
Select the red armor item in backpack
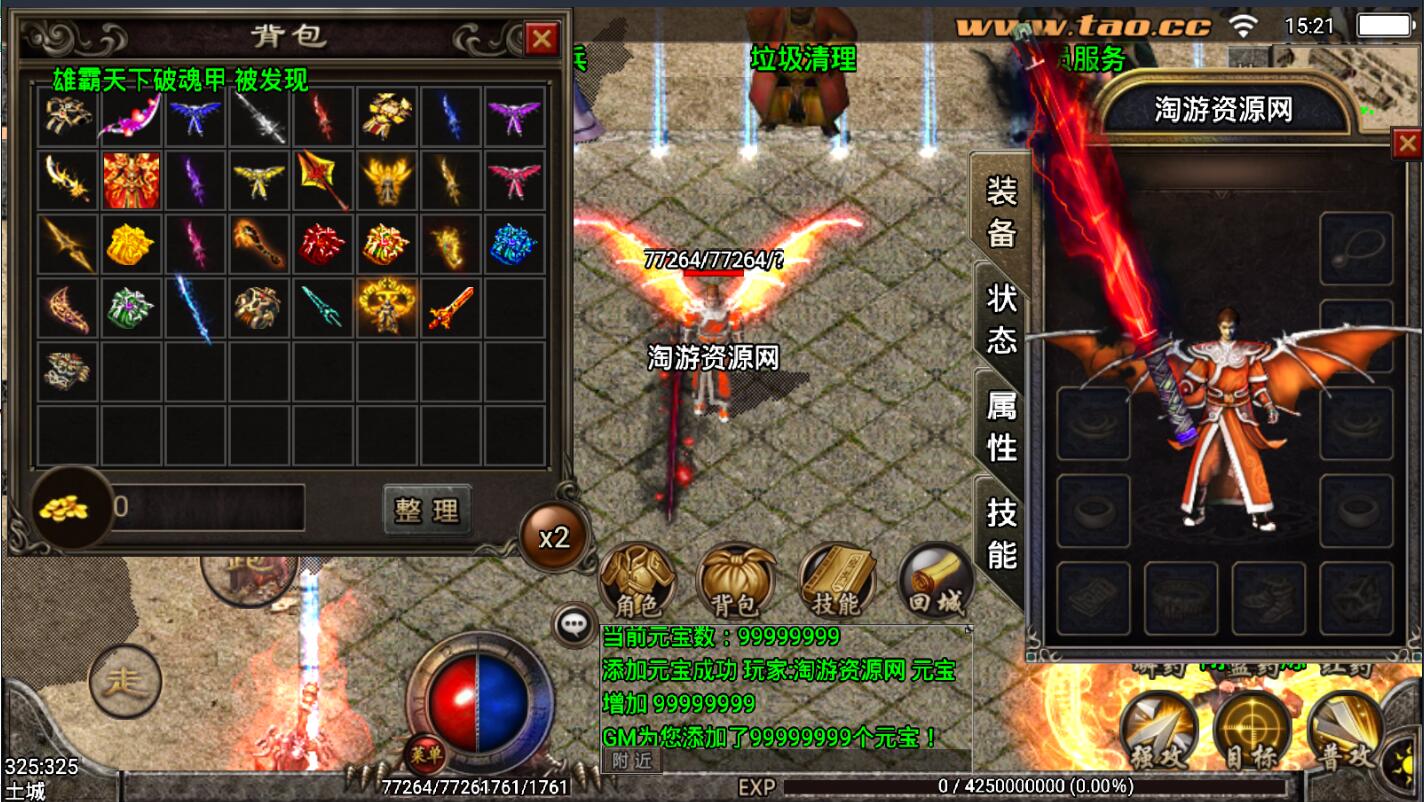(x=132, y=180)
